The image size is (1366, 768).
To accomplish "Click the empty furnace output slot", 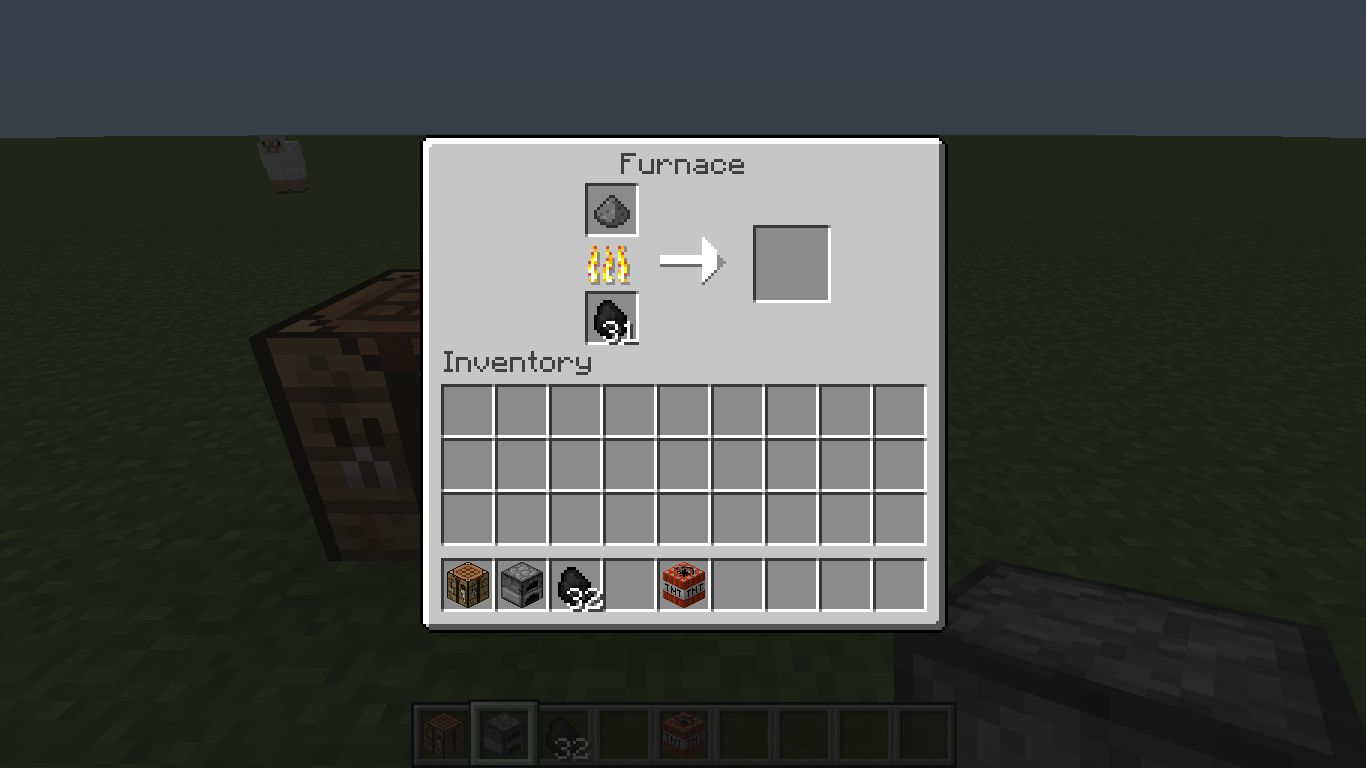I will (791, 262).
